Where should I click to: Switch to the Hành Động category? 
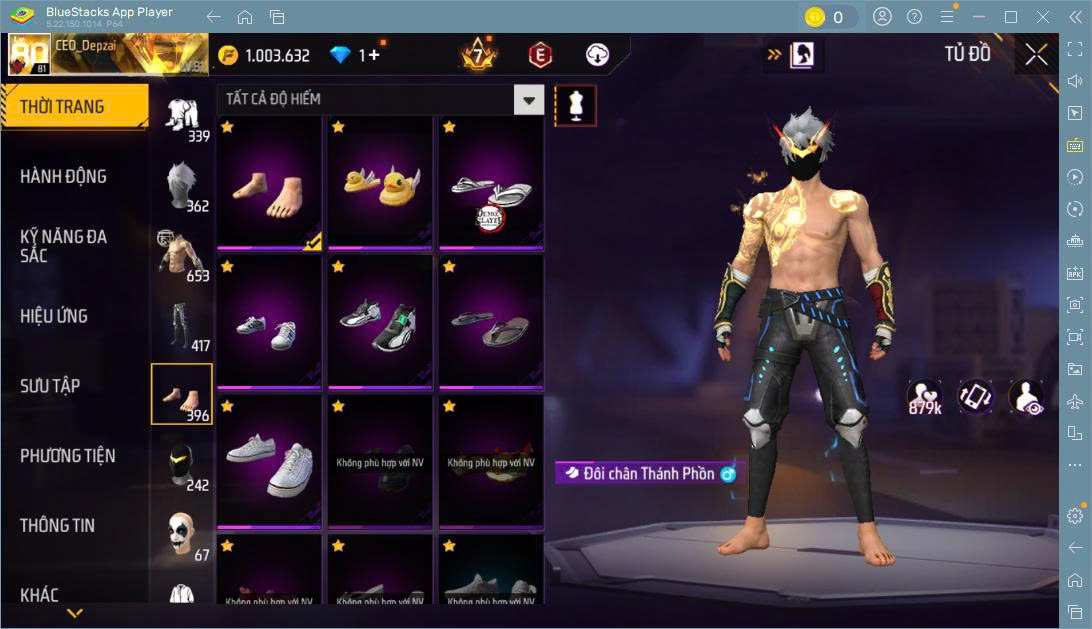(63, 177)
